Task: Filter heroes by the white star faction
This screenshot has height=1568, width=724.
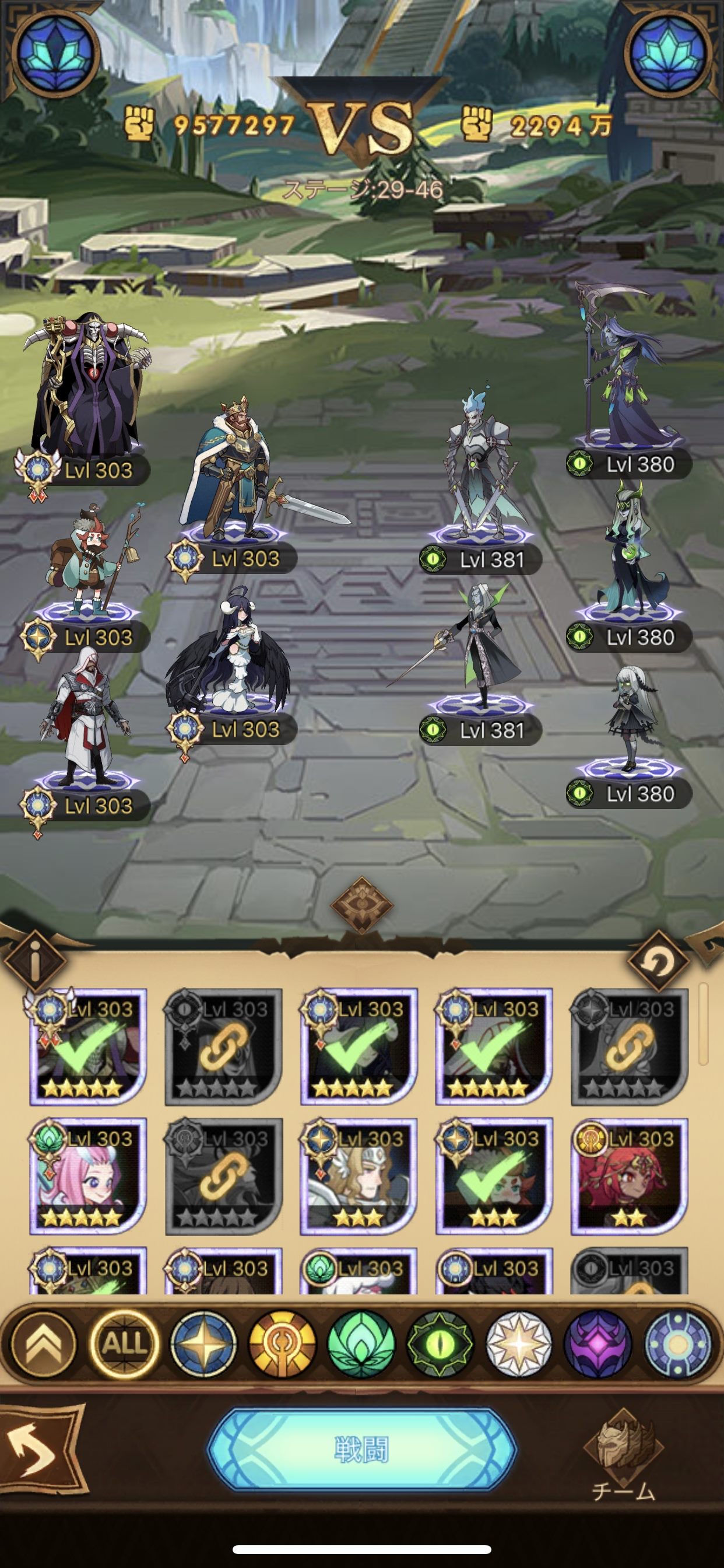Action: (x=519, y=1343)
